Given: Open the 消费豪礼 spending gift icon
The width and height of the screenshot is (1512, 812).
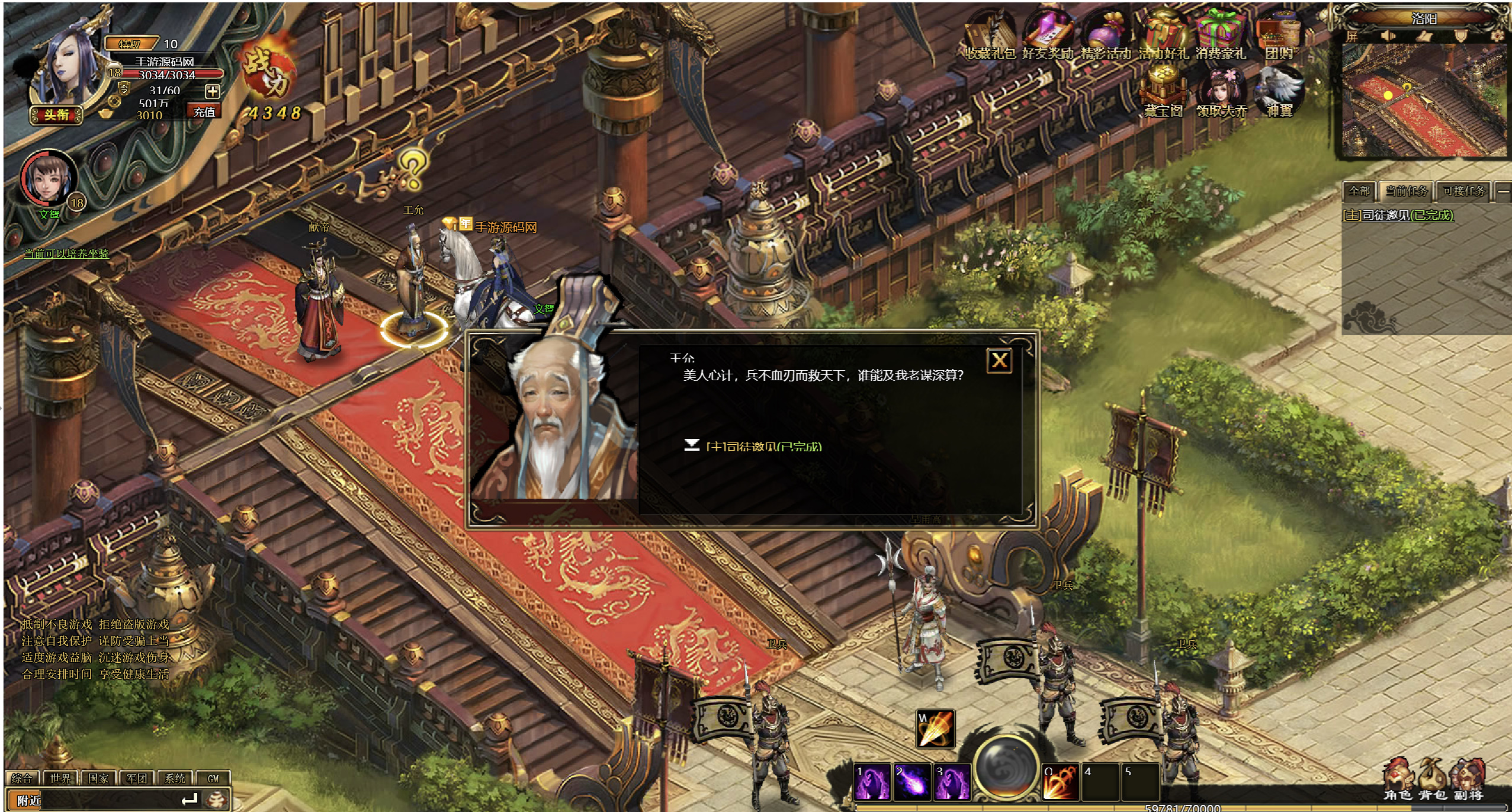Looking at the screenshot, I should coord(1220,37).
